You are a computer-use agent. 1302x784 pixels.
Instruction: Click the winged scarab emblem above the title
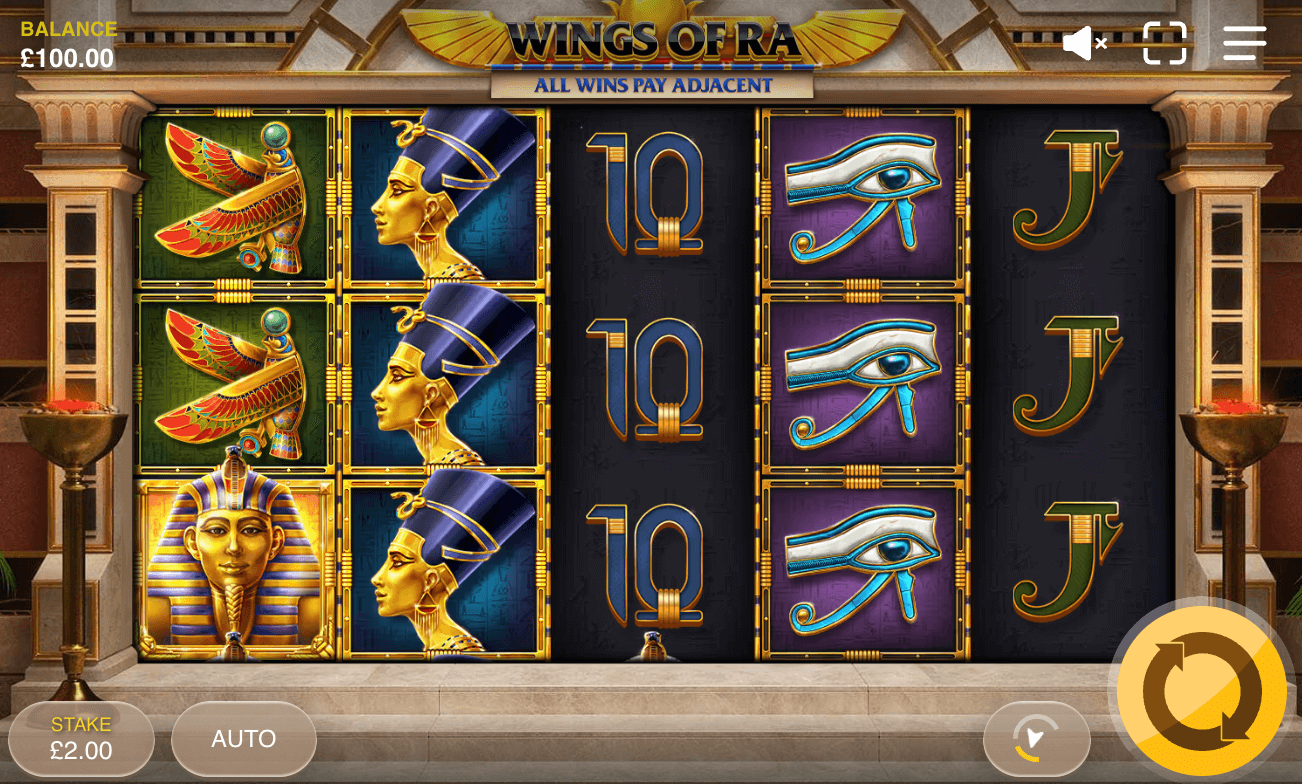tap(651, 10)
